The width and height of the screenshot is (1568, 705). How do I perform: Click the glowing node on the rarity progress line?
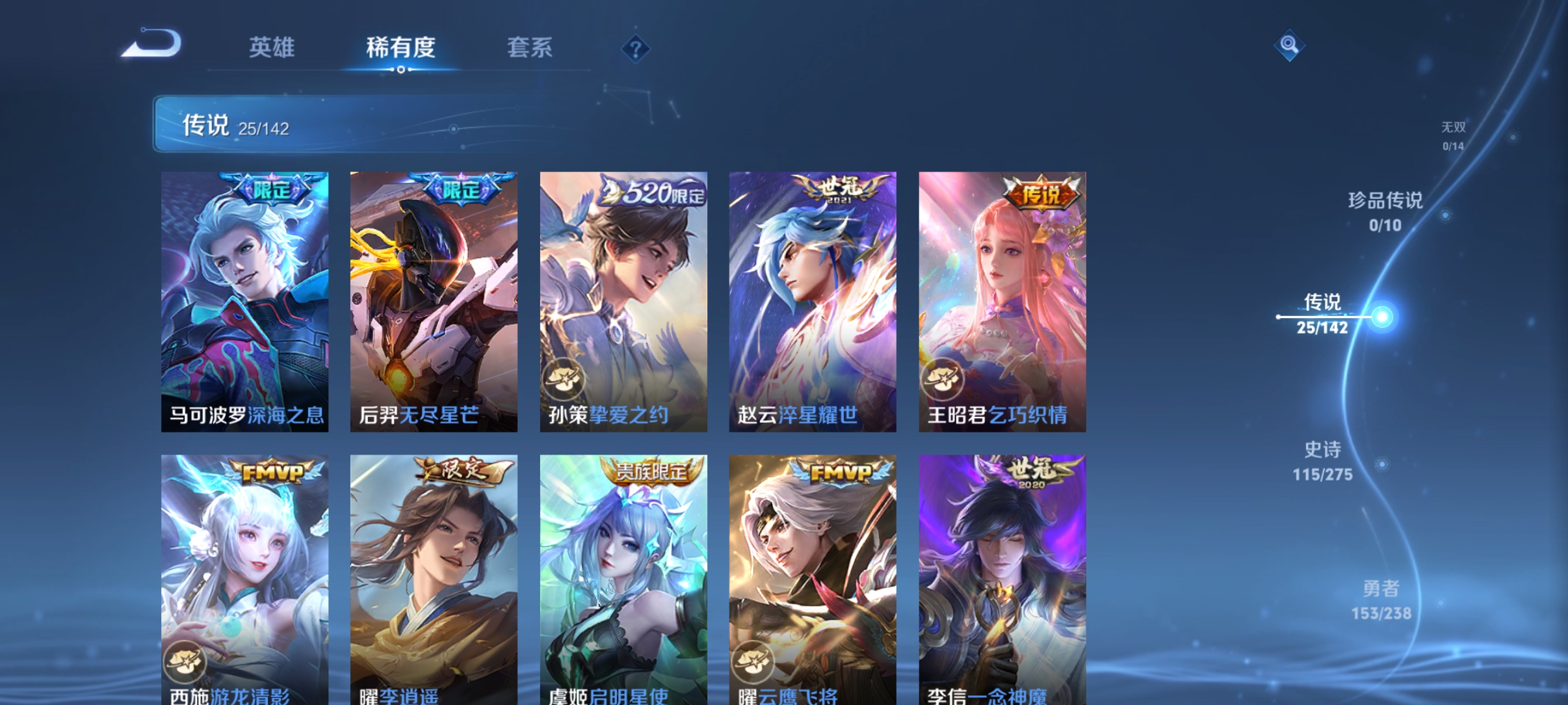pyautogui.click(x=1384, y=317)
